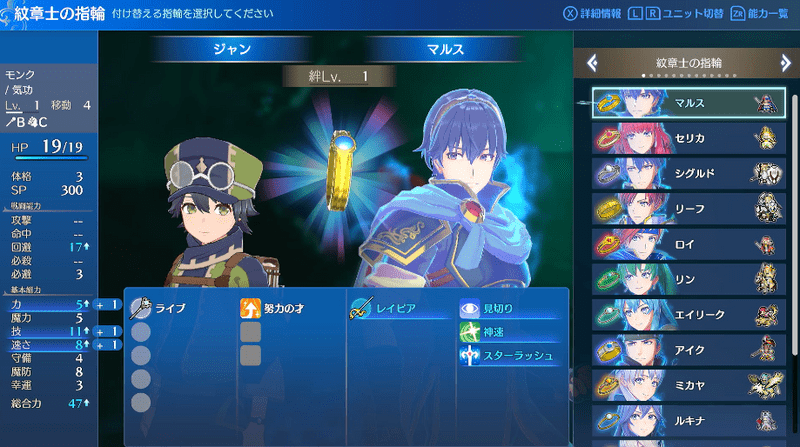The width and height of the screenshot is (800, 447).
Task: Select the マルス emblem ring
Action: pos(688,102)
